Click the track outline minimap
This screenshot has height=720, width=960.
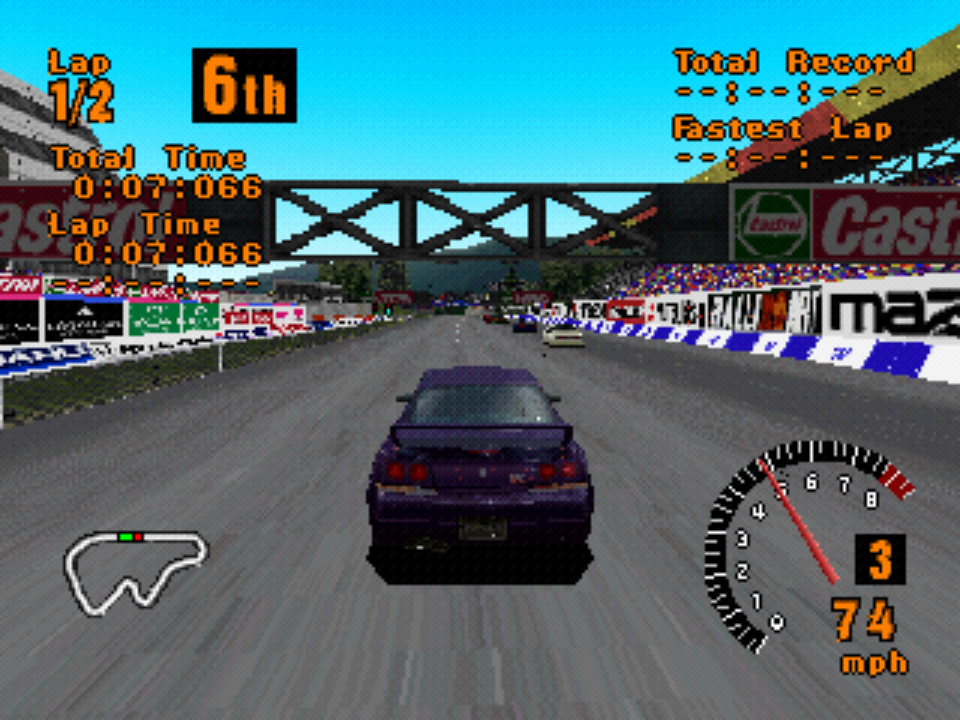(135, 570)
